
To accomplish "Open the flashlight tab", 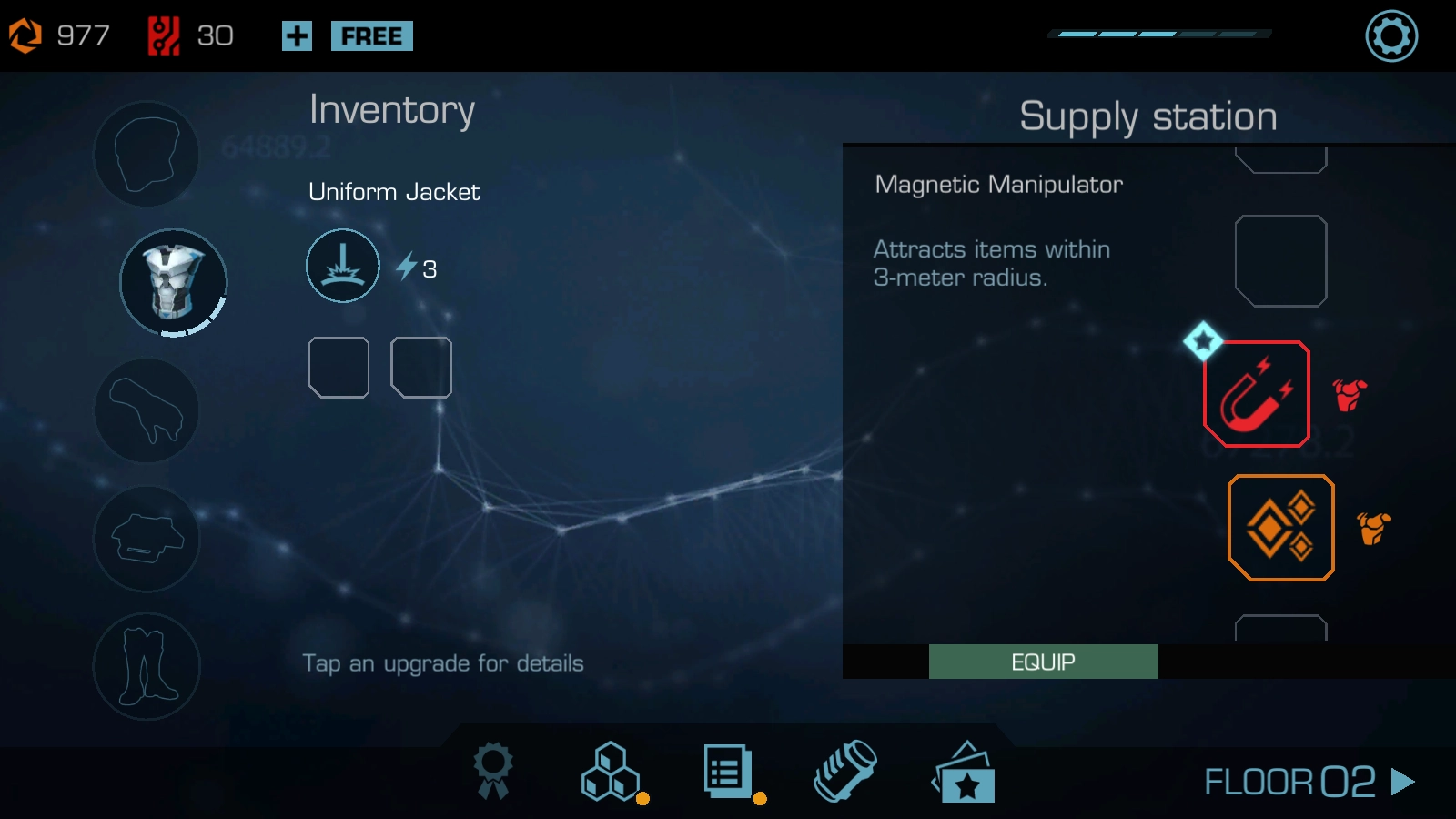I will coord(844,771).
